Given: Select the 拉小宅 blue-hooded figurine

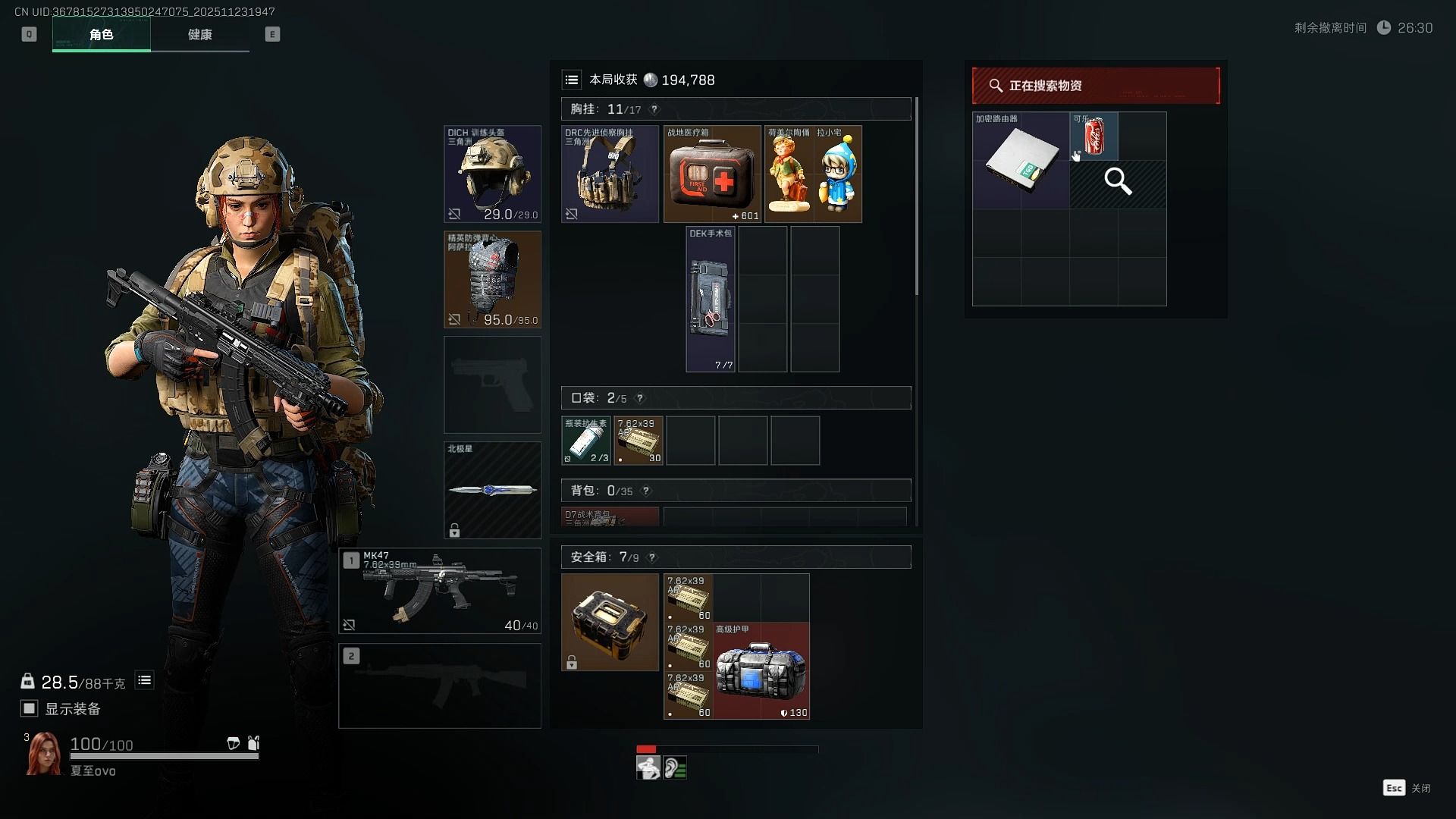Looking at the screenshot, I should tap(838, 174).
